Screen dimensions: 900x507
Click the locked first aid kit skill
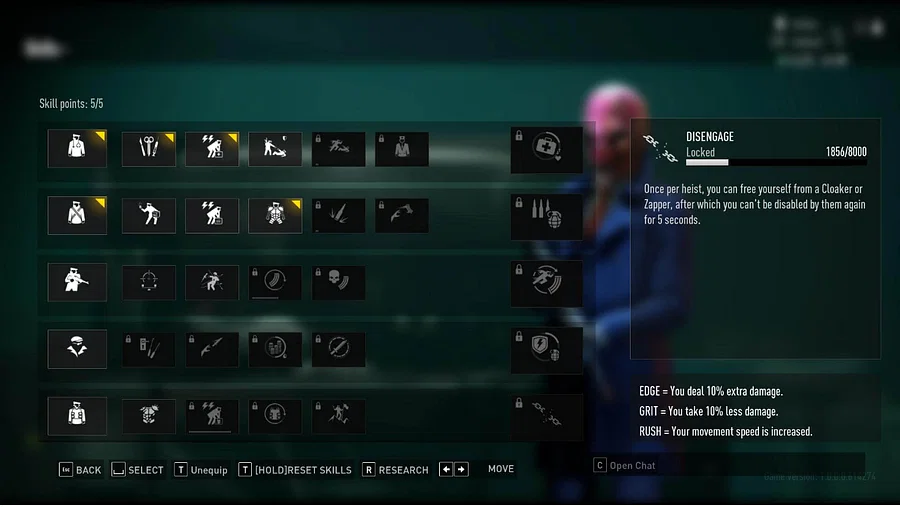click(546, 149)
